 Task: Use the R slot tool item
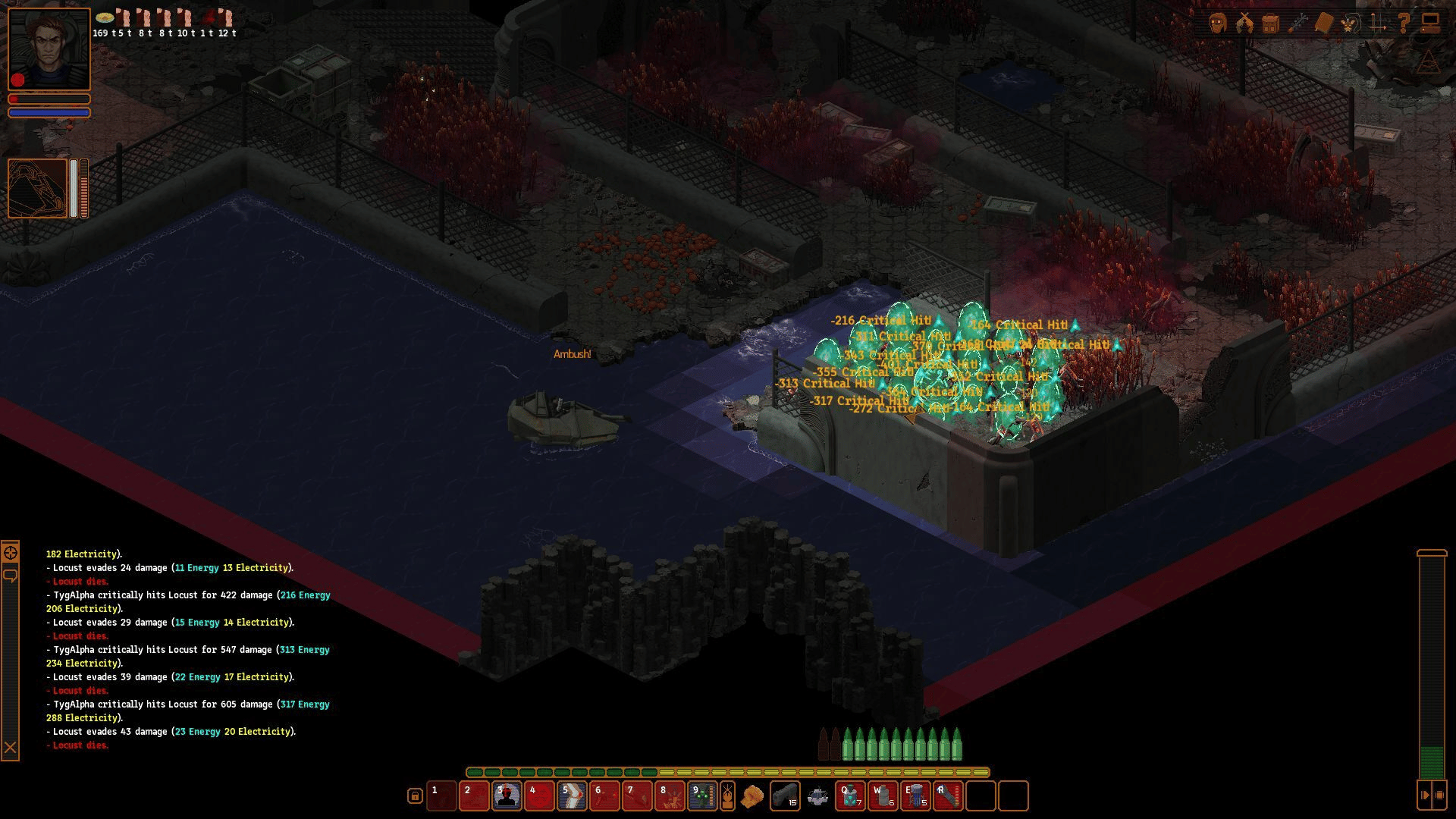click(948, 795)
